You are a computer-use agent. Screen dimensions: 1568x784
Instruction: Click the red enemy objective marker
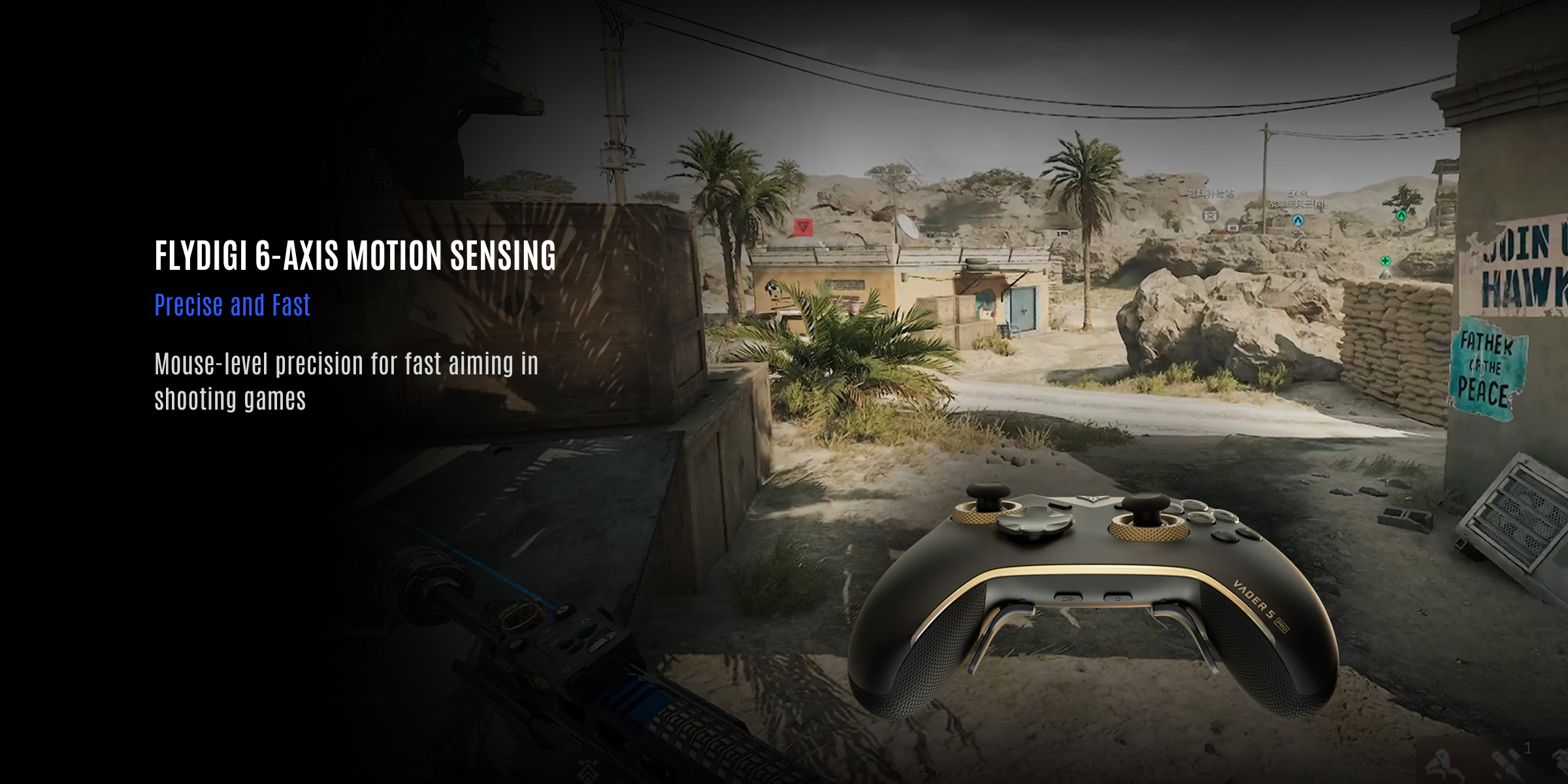click(803, 227)
